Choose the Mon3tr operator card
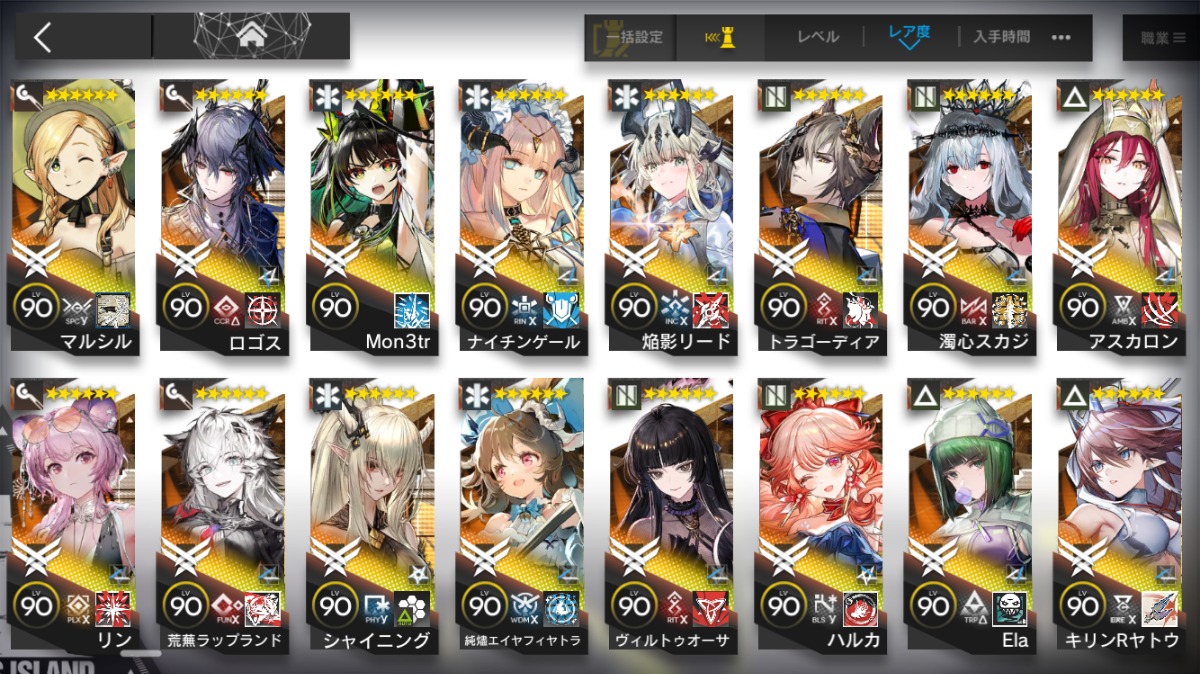 coord(372,215)
